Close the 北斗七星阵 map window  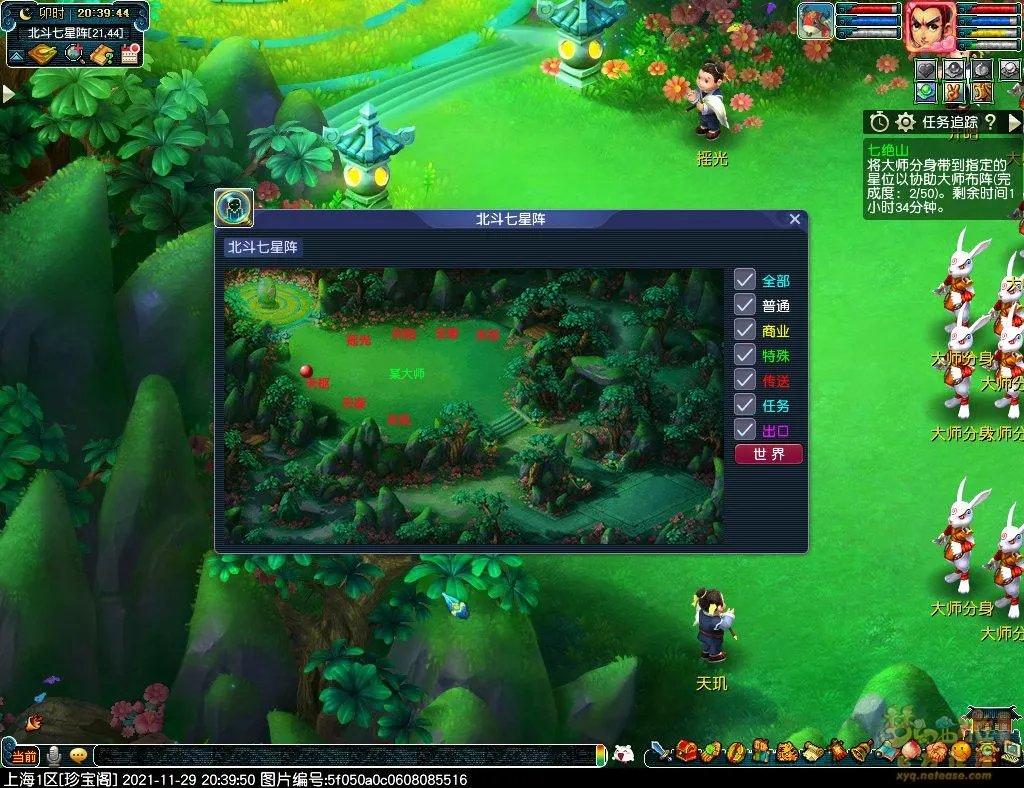[795, 219]
